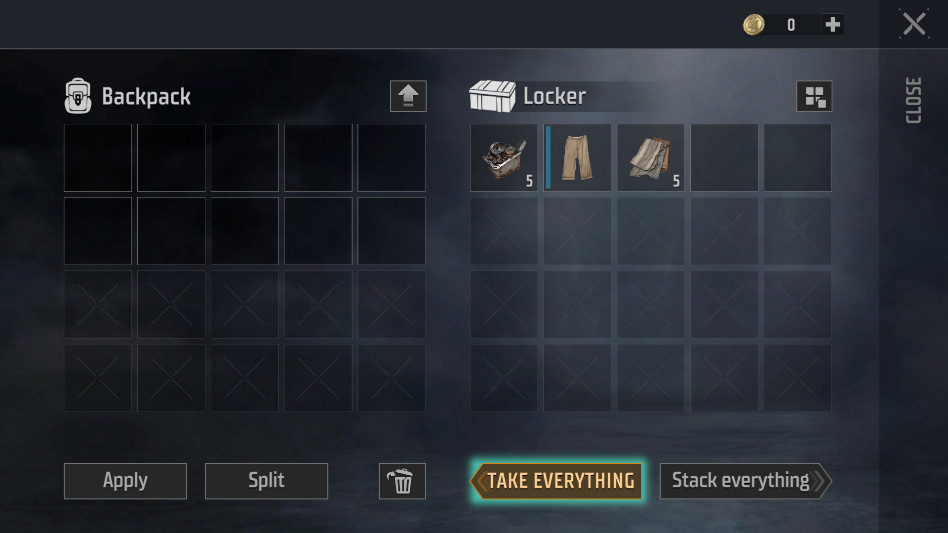Click the Take Everything button
Screen dimensions: 948x533
tap(556, 481)
